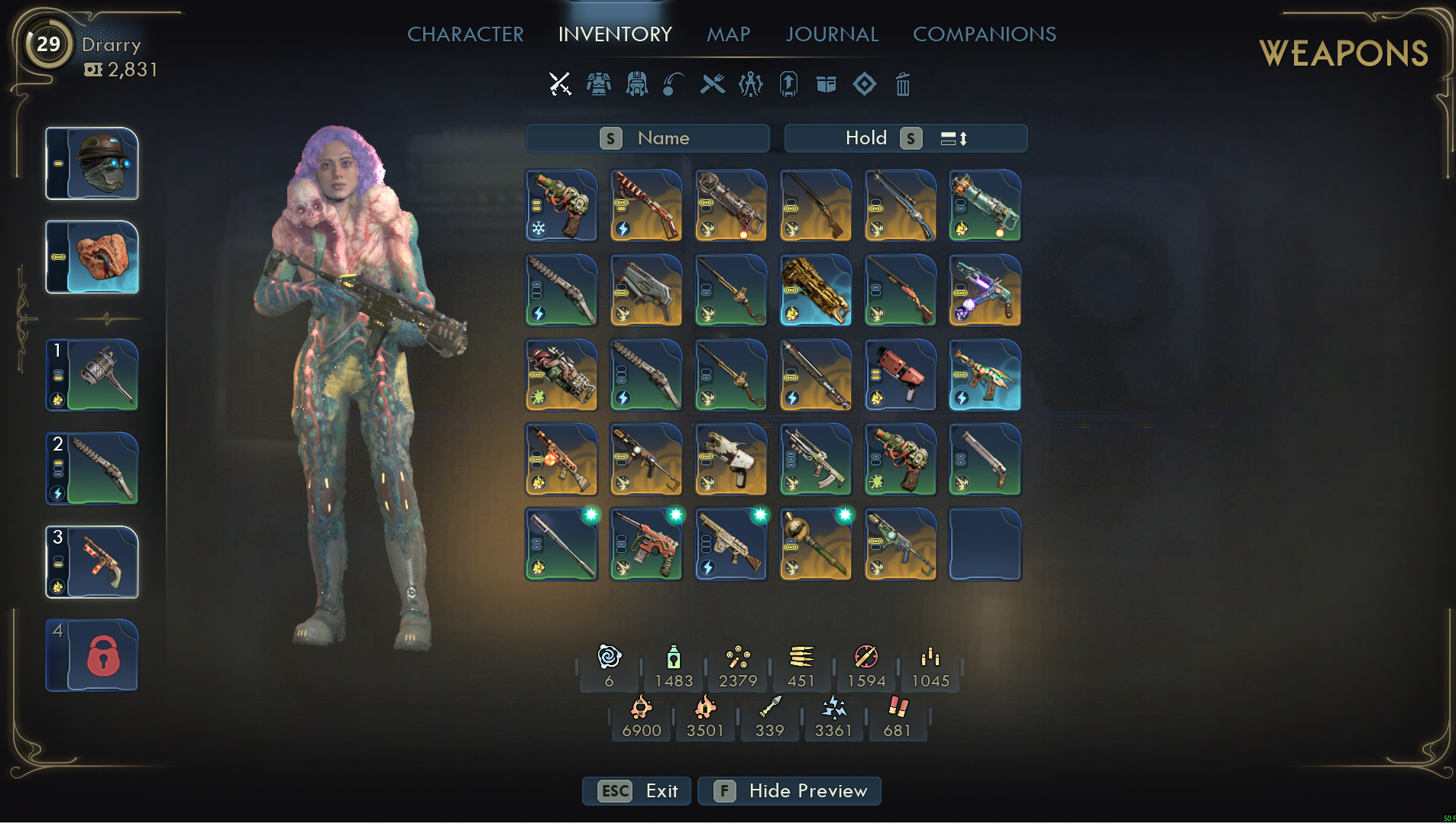Screen dimensions: 1456x824
Task: Select the equipped helmet with goggles slot
Action: tap(92, 163)
